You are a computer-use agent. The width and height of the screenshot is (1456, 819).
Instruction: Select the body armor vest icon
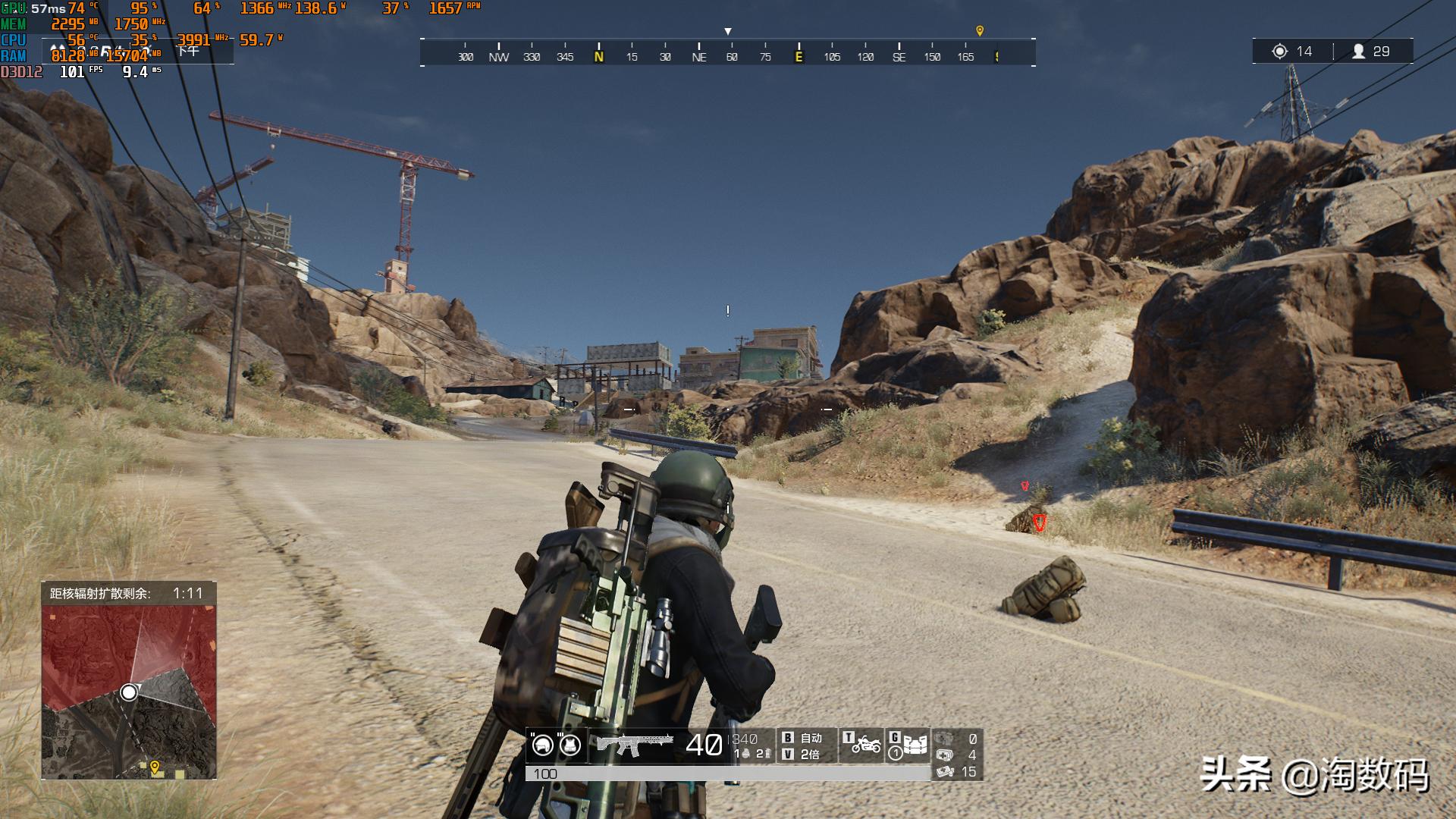[x=570, y=745]
